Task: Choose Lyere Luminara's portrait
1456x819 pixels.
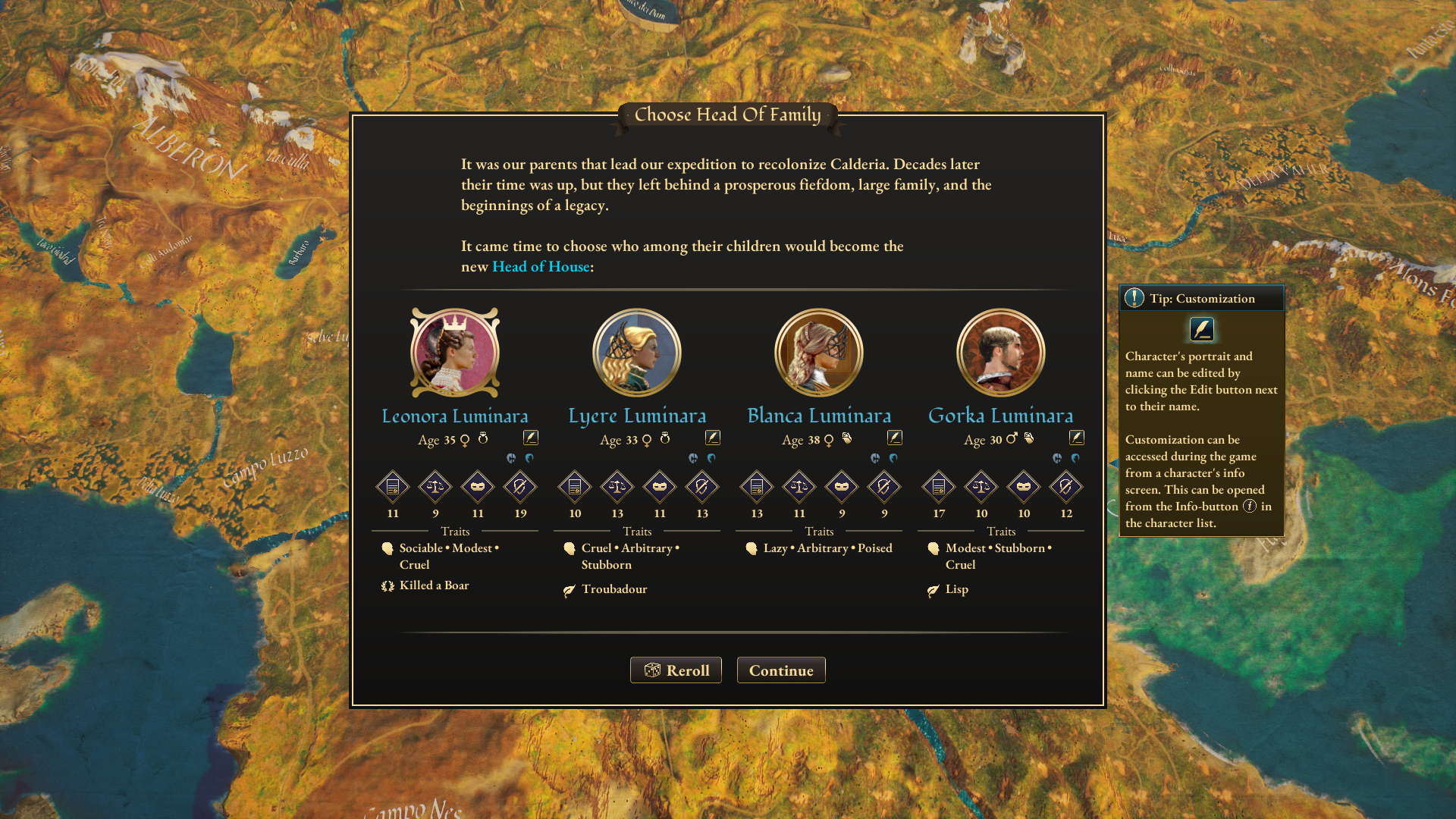Action: [x=637, y=353]
